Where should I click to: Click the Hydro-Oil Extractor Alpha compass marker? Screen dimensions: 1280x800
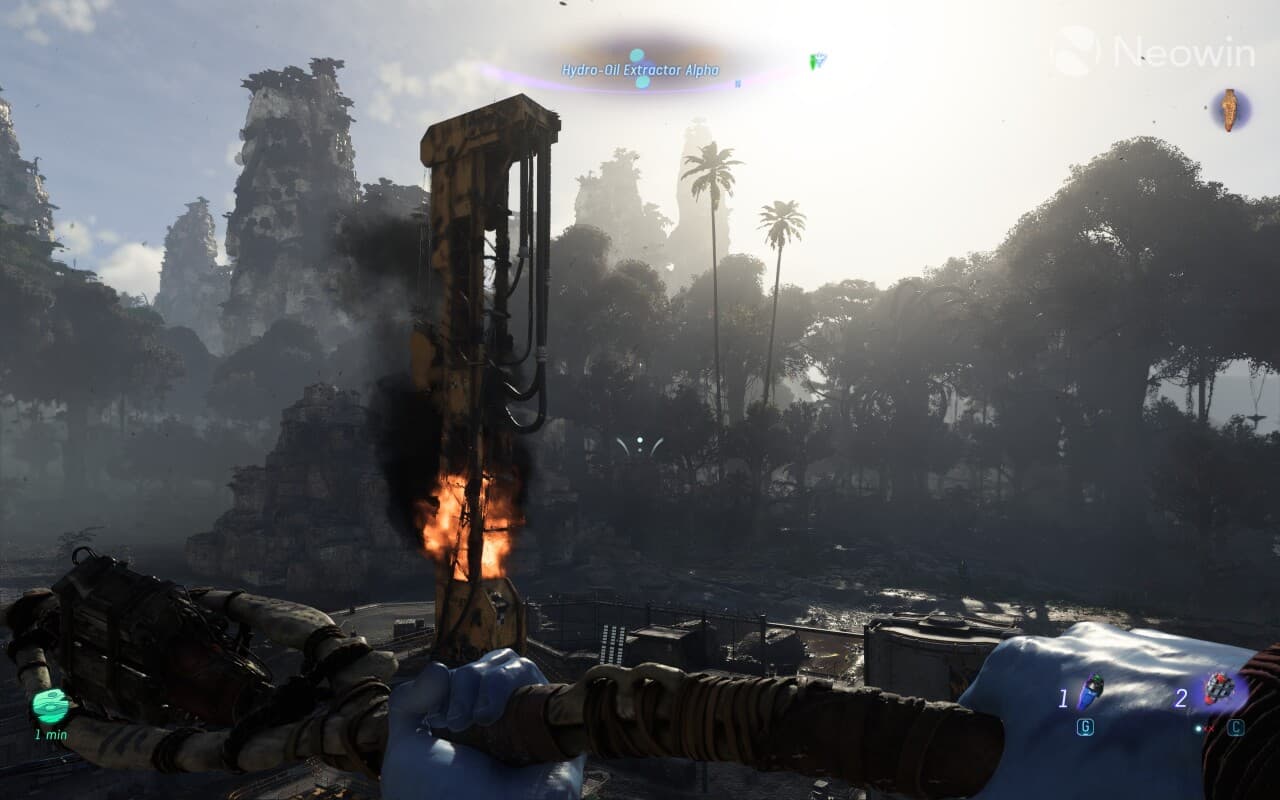coord(639,69)
